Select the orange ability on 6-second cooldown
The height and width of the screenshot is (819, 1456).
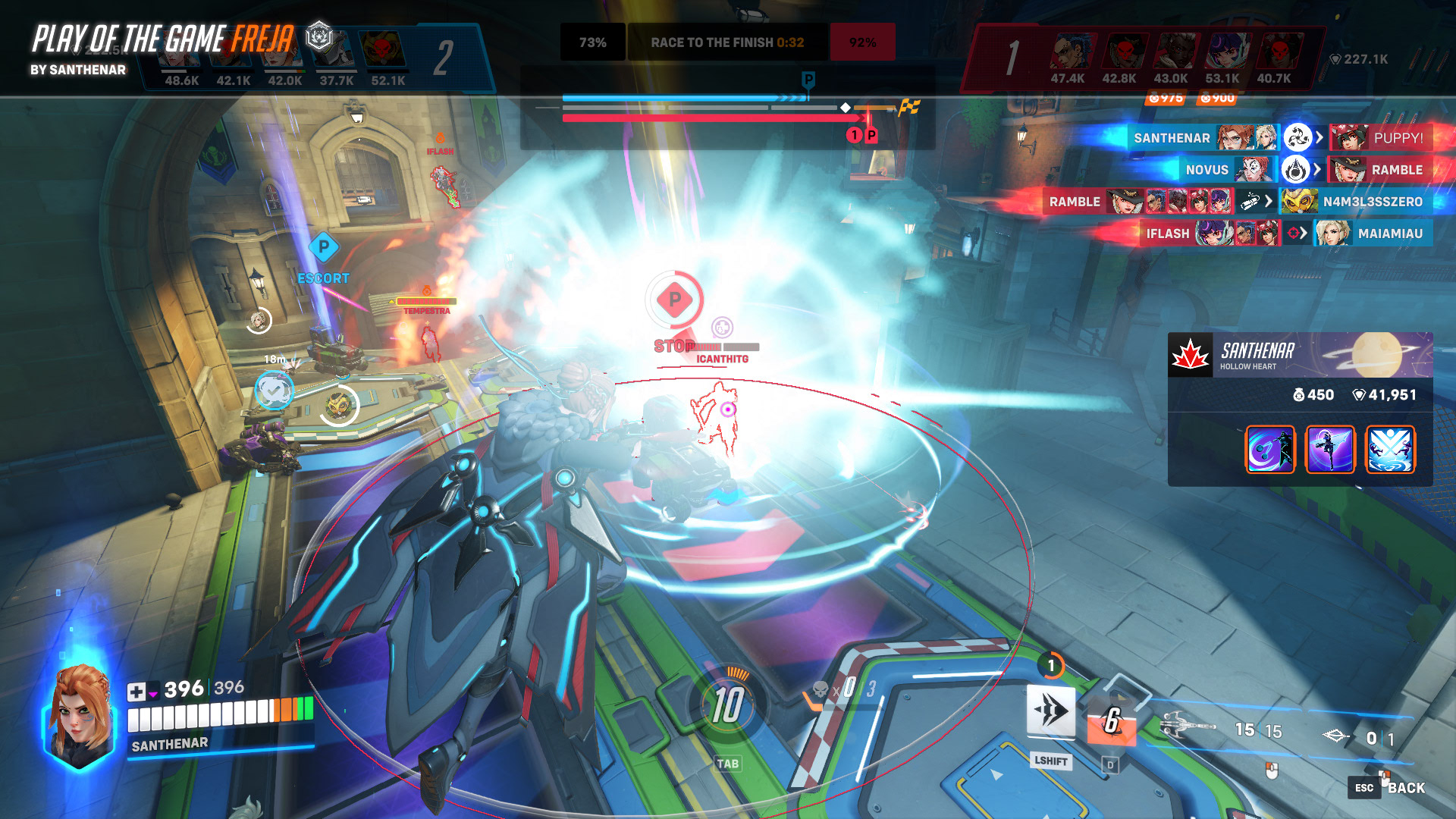[x=1111, y=720]
